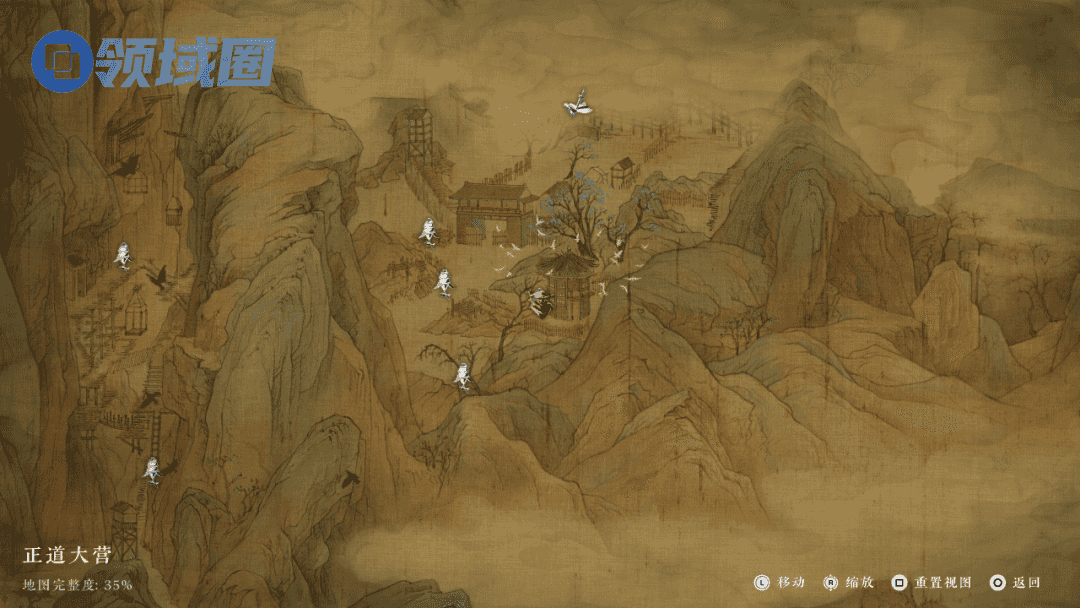Select the cliffside shrine marker near the hanging cages
The height and width of the screenshot is (608, 1080).
click(123, 255)
